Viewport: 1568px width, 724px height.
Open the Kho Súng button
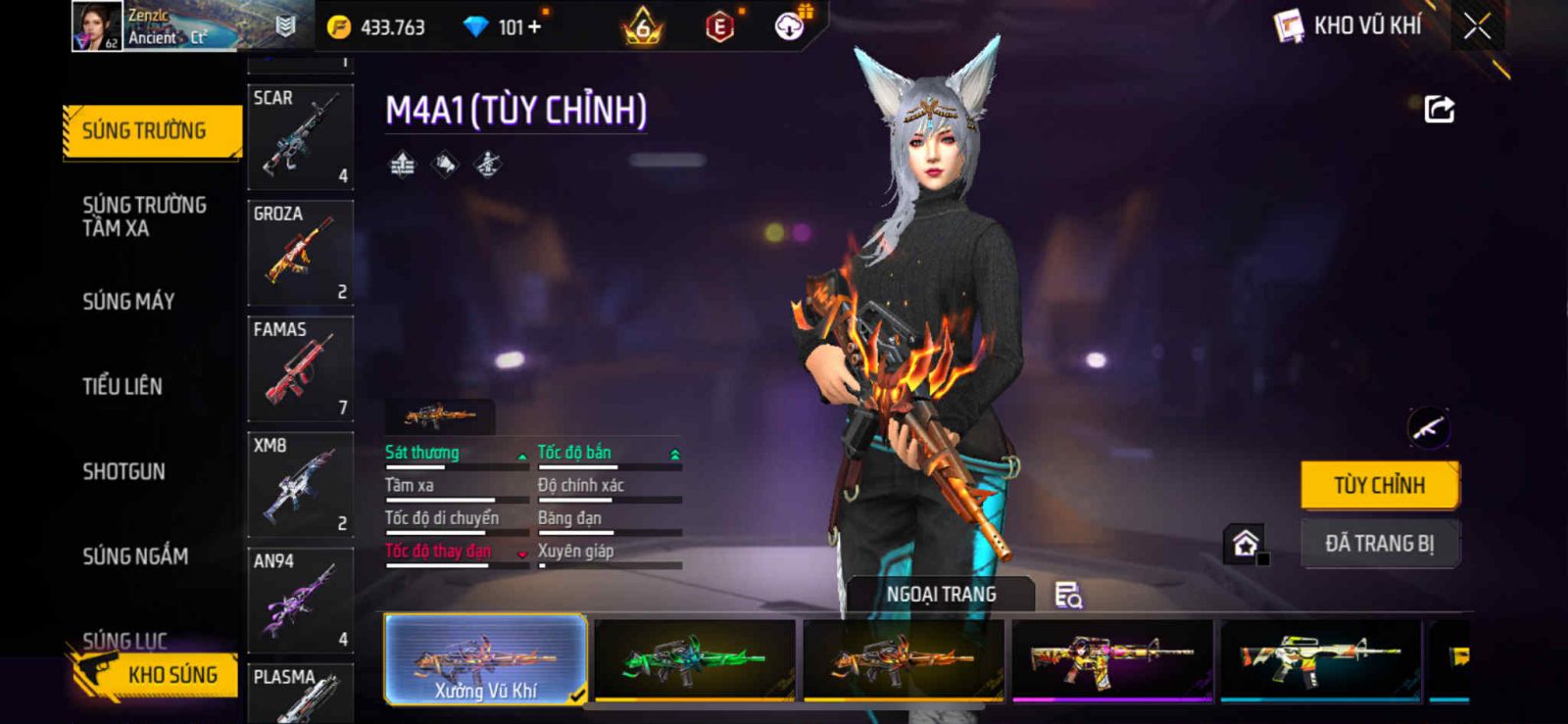click(157, 674)
